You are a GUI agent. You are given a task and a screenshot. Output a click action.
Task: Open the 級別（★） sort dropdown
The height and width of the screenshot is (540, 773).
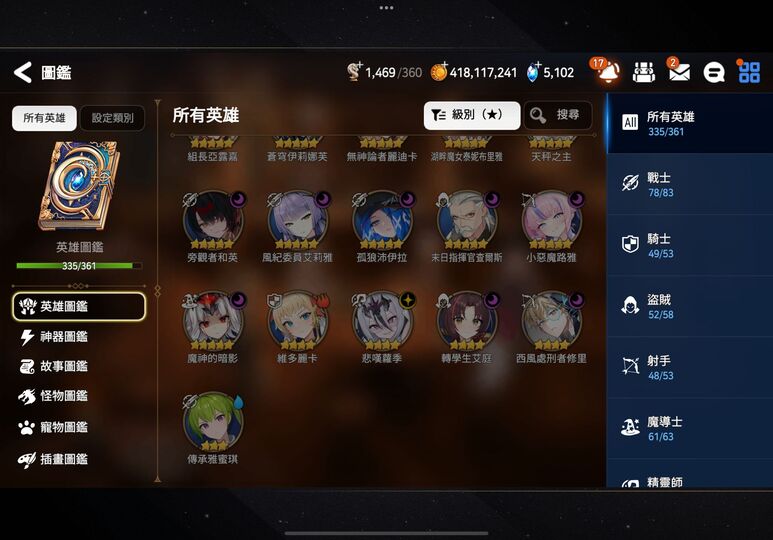tap(472, 115)
